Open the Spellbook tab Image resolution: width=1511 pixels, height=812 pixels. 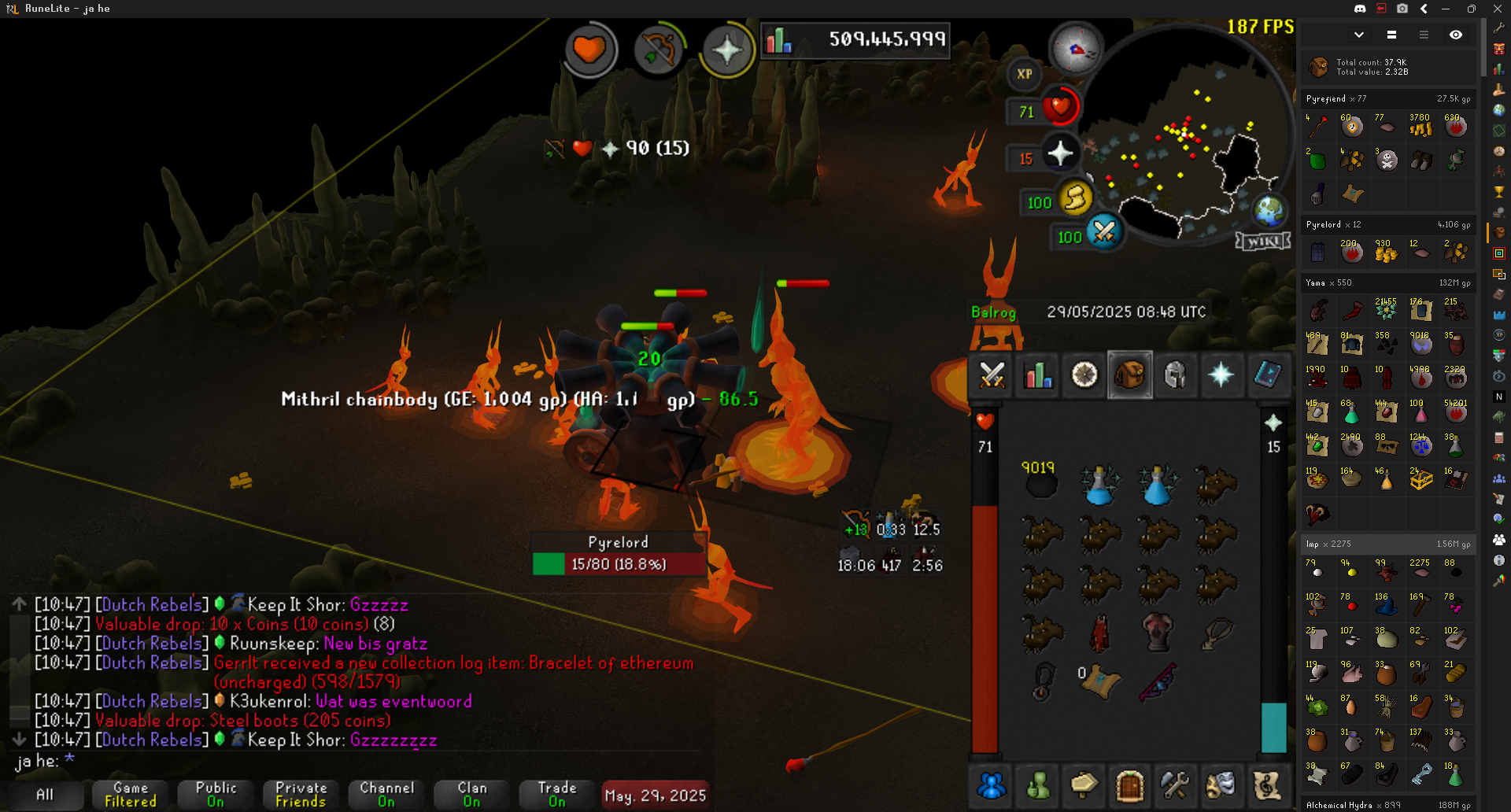[x=1266, y=375]
